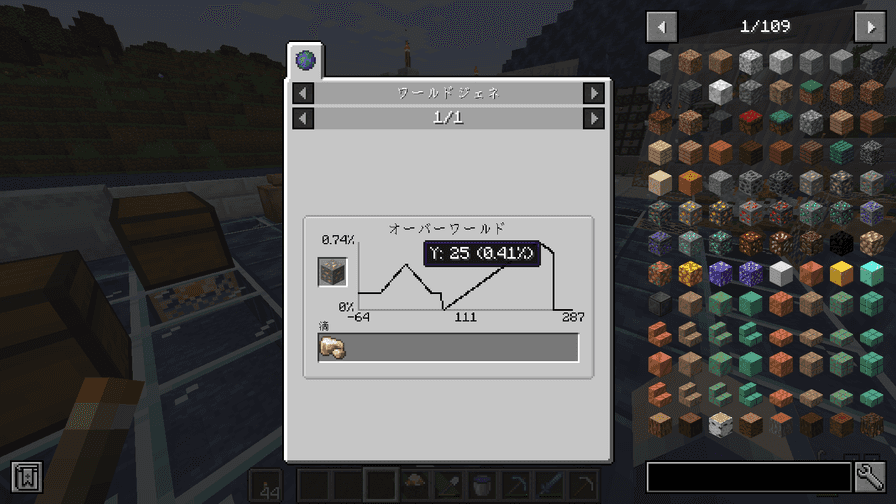This screenshot has height=504, width=896.
Task: Select the black coal block in the list
Action: (840, 243)
